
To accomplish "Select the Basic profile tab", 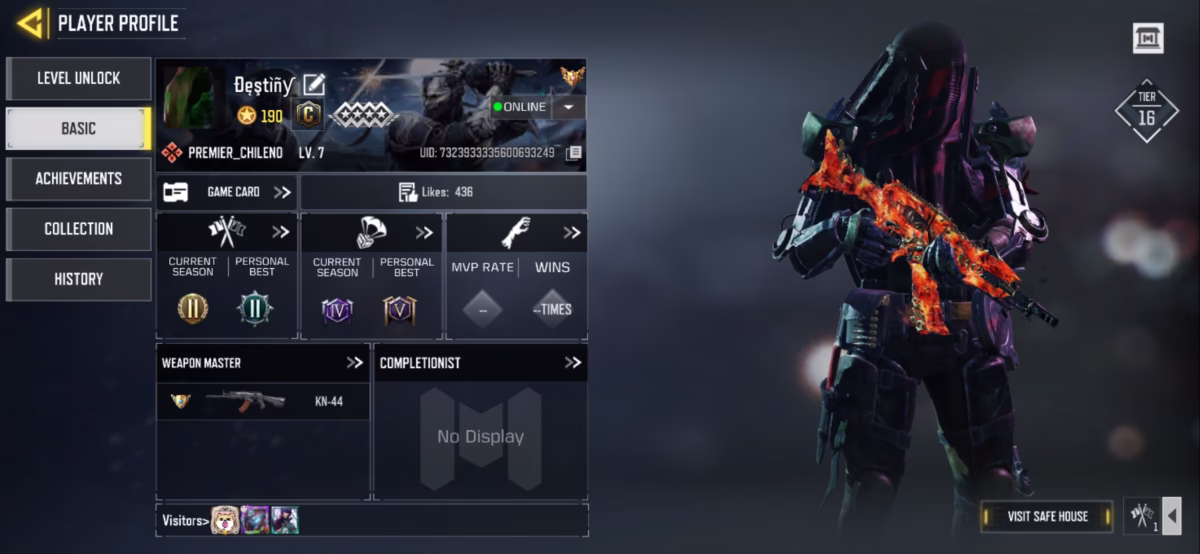I will (x=78, y=128).
